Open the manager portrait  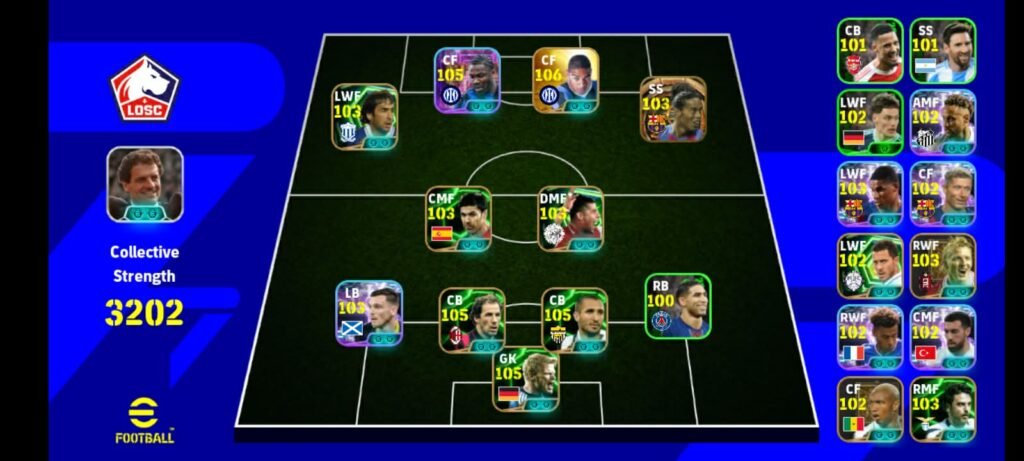pyautogui.click(x=145, y=184)
